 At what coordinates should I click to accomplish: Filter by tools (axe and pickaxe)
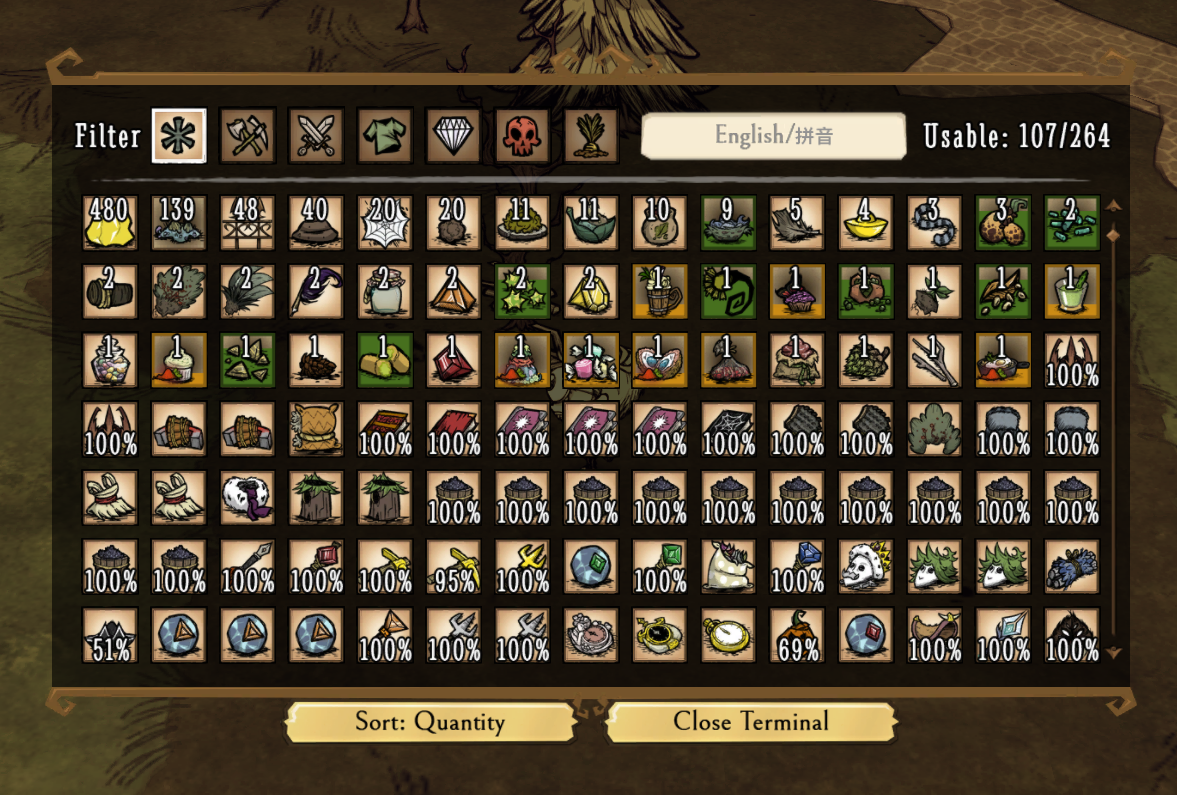(247, 136)
